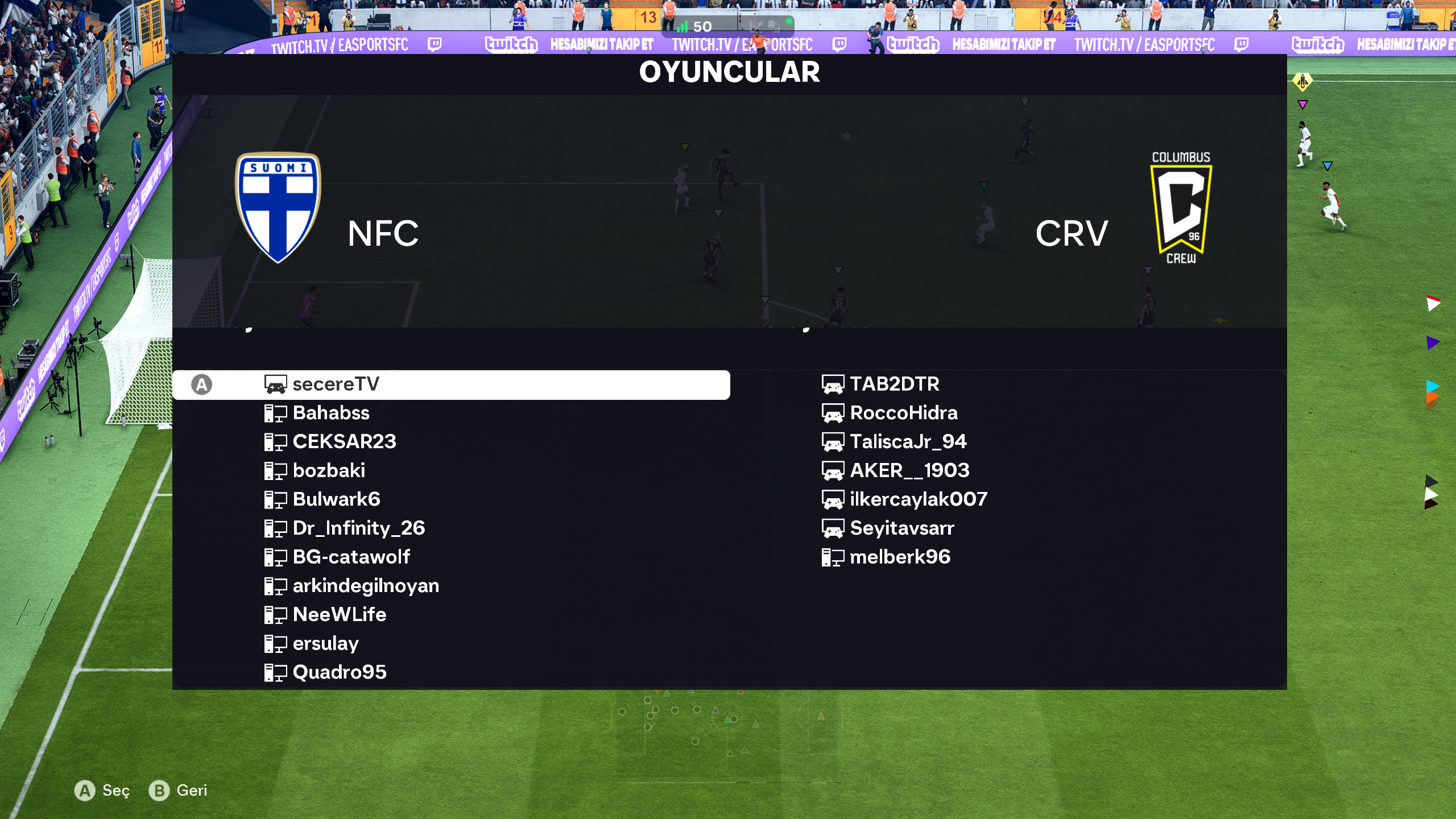
Task: Pick bozbaki from the player list
Action: pyautogui.click(x=329, y=470)
